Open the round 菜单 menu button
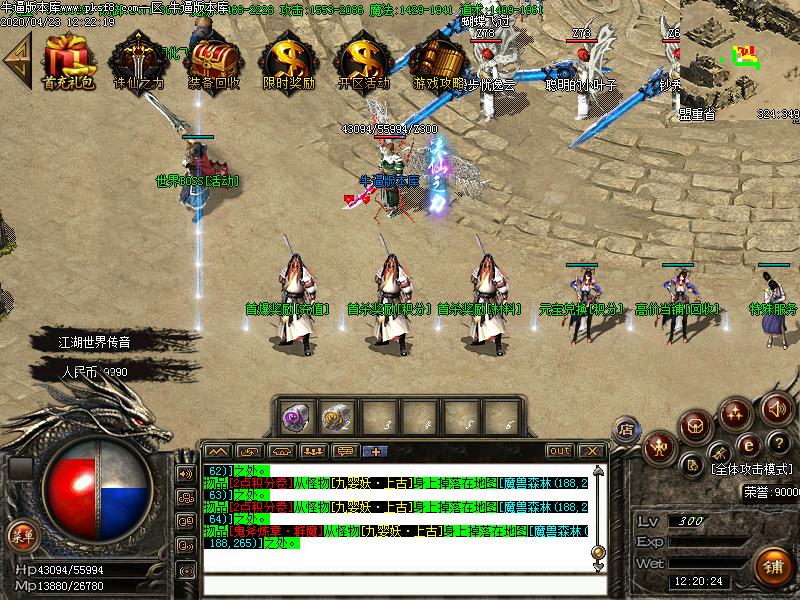This screenshot has width=800, height=600. [x=23, y=535]
